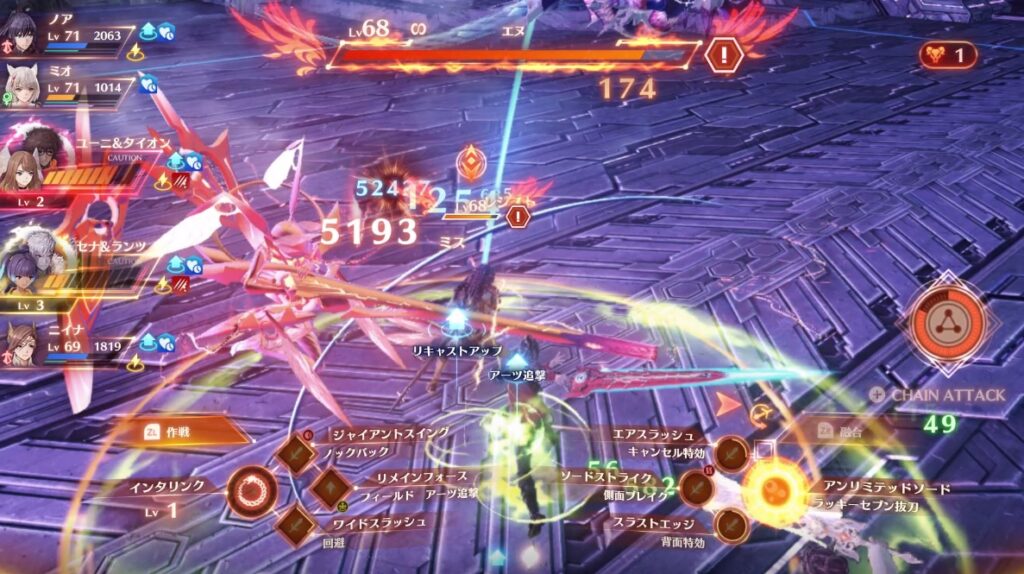
Task: Use the エアスラッシュ art
Action: pos(732,453)
